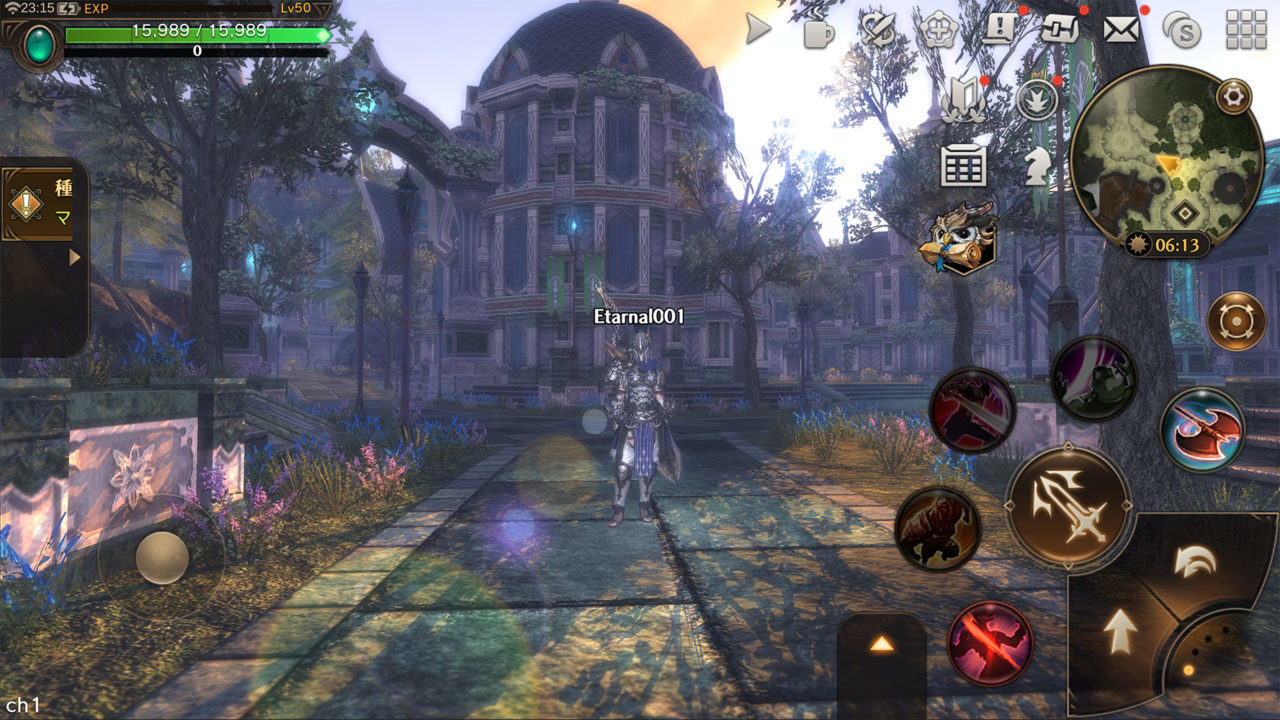Screen dimensions: 1280x720
Task: Tap the S-coin shop icon
Action: (1181, 30)
